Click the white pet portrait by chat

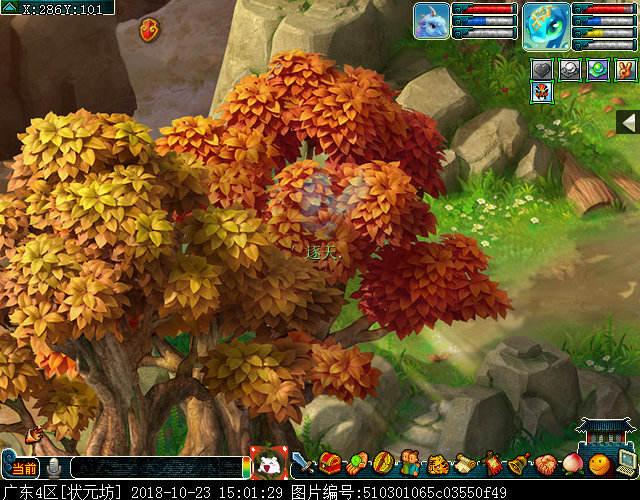[268, 464]
